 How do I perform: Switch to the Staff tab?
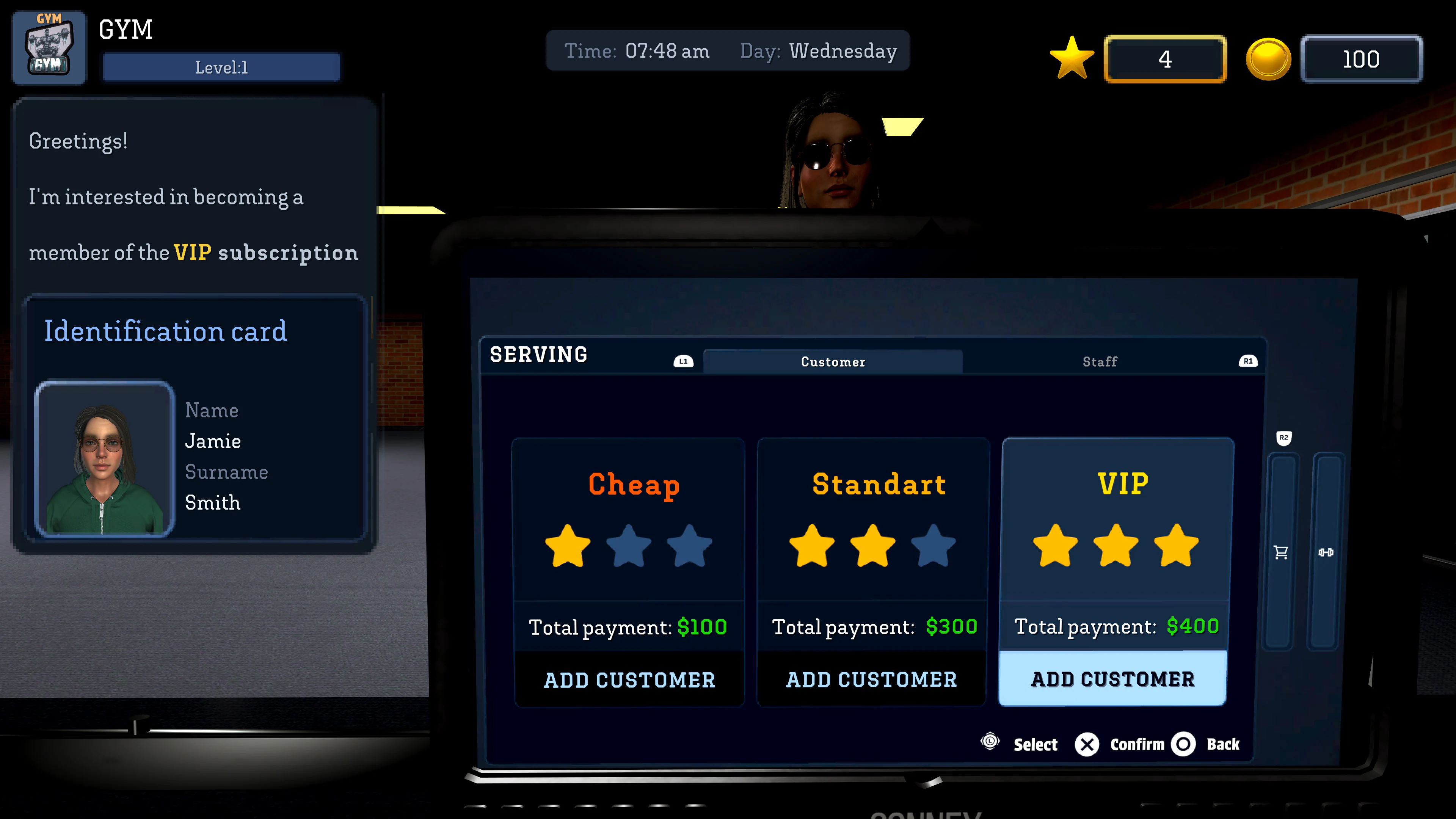pyautogui.click(x=1099, y=361)
